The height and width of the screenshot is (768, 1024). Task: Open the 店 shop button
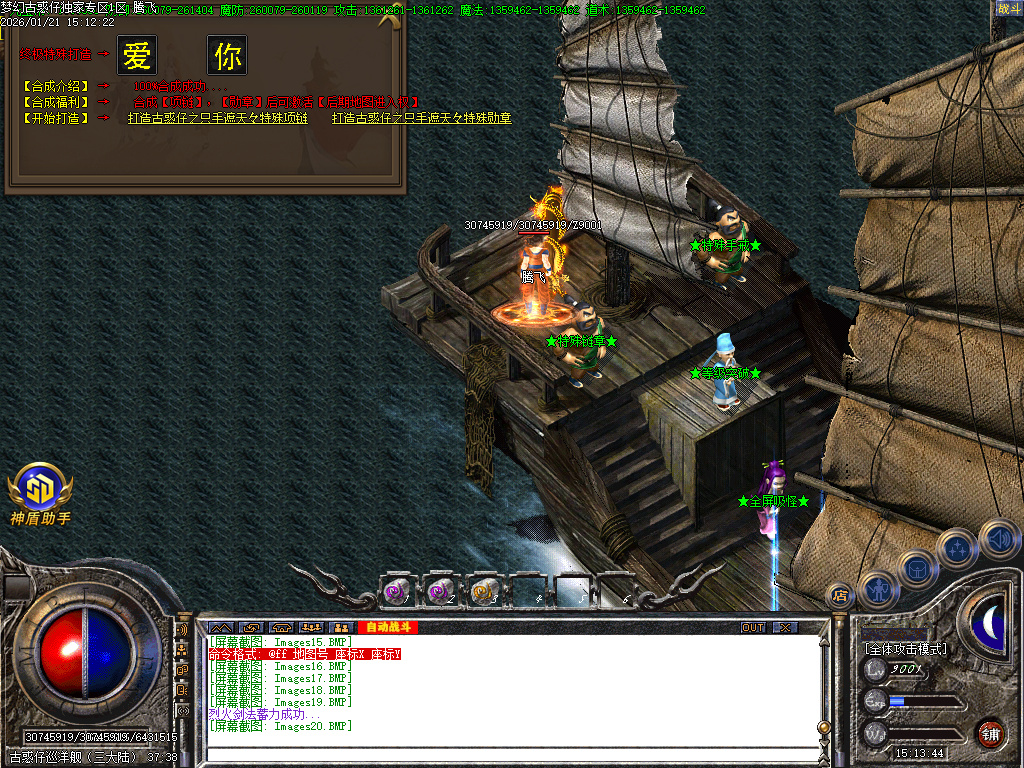pyautogui.click(x=842, y=595)
